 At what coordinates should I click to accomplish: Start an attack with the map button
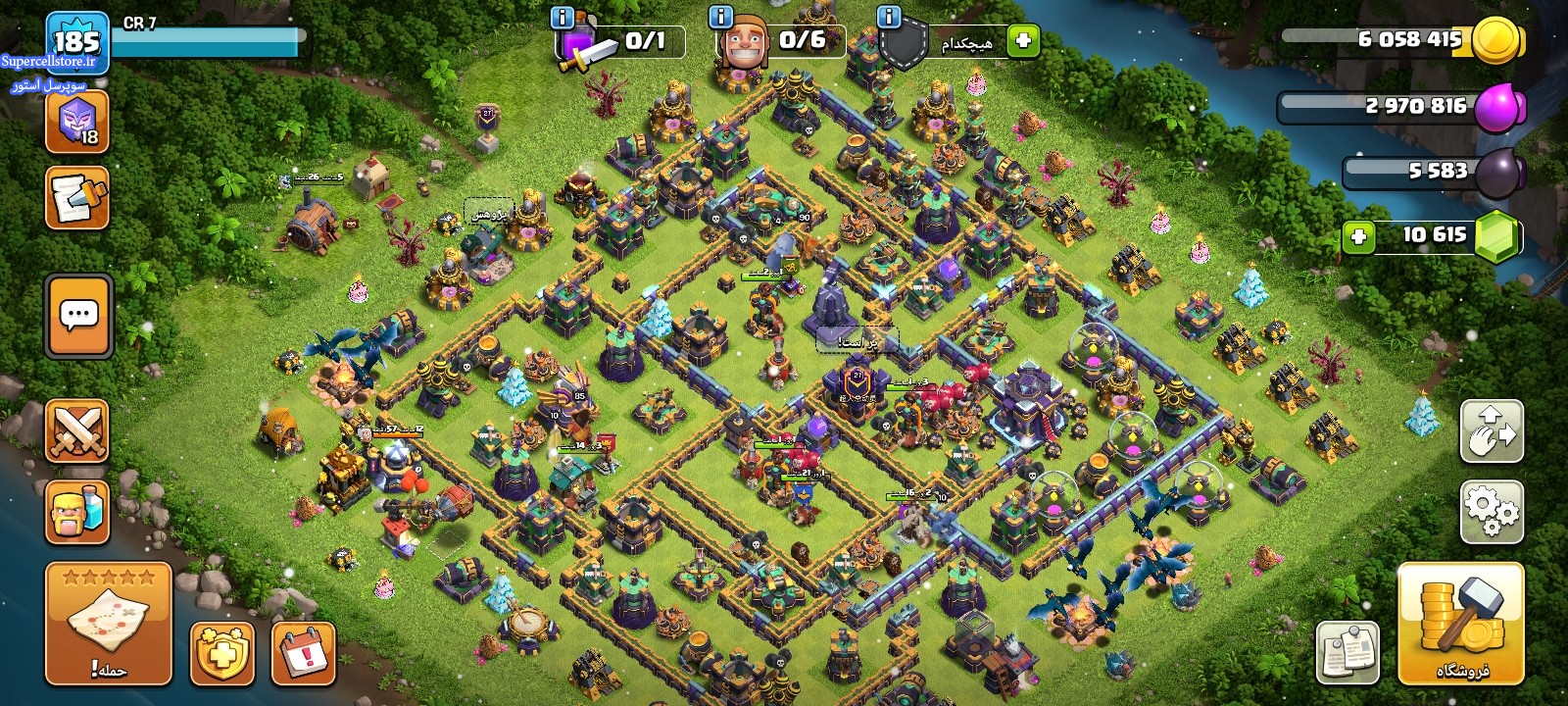(108, 623)
